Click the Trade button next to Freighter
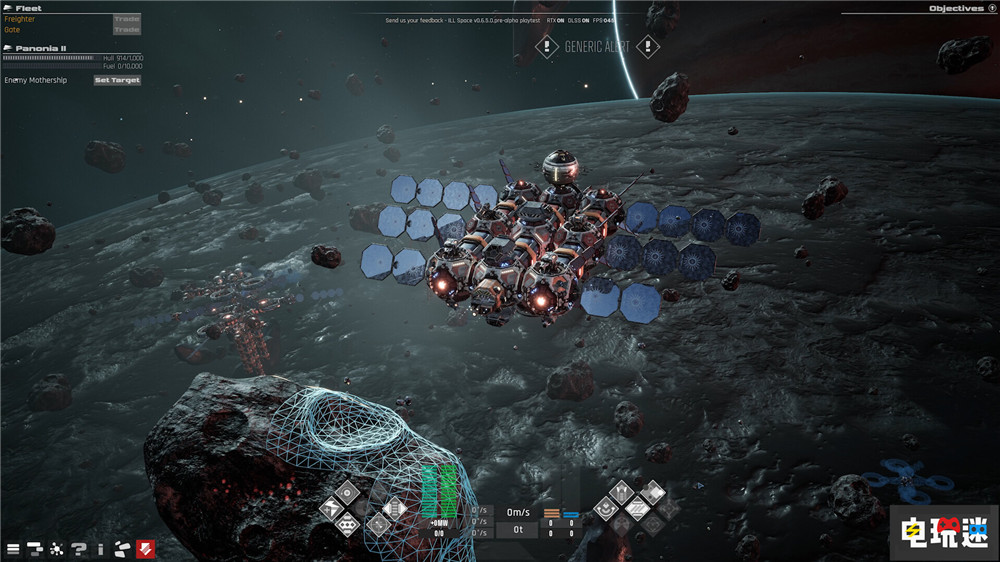The height and width of the screenshot is (562, 1000). (x=127, y=19)
